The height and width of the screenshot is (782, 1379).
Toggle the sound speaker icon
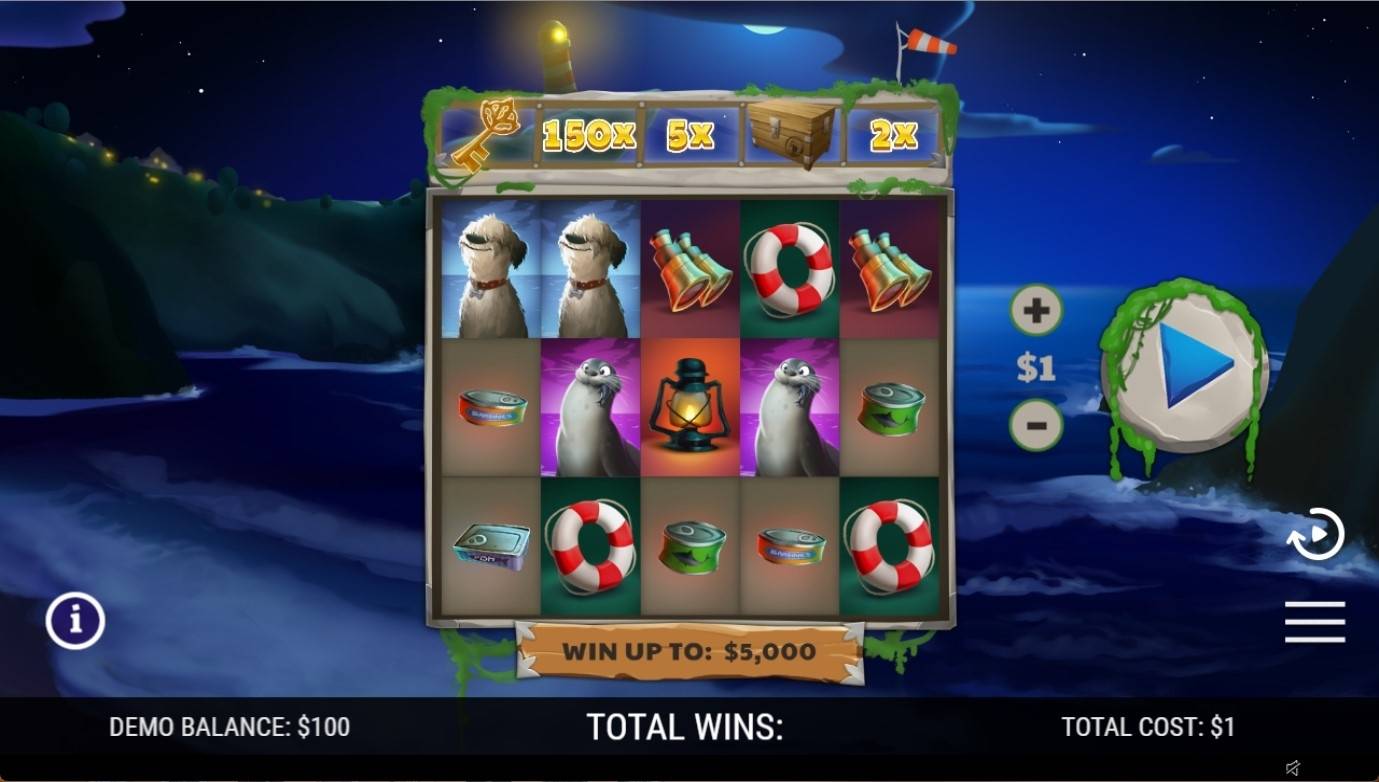pyautogui.click(x=1293, y=768)
